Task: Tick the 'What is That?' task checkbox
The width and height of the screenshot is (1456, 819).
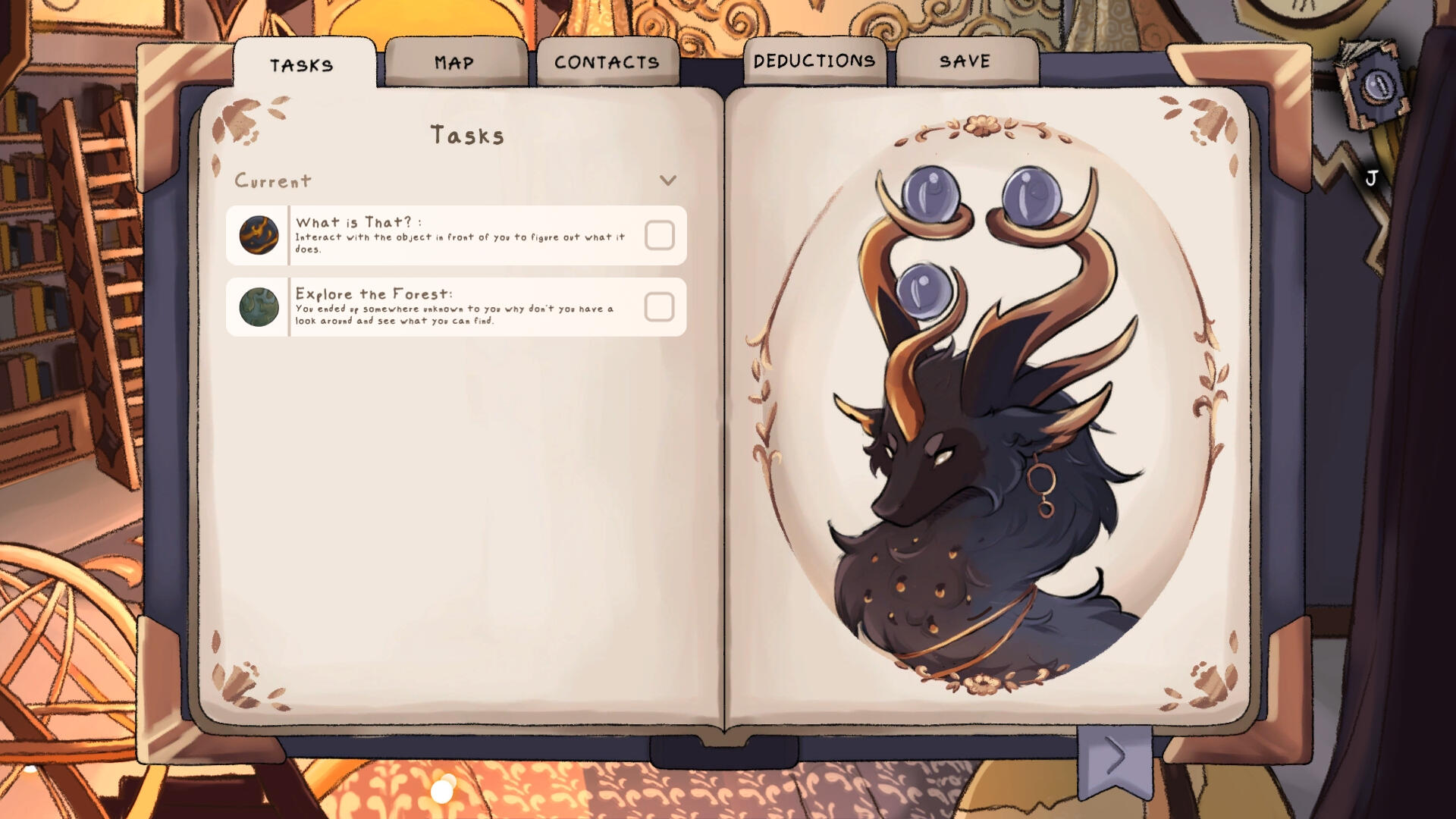Action: coord(659,235)
